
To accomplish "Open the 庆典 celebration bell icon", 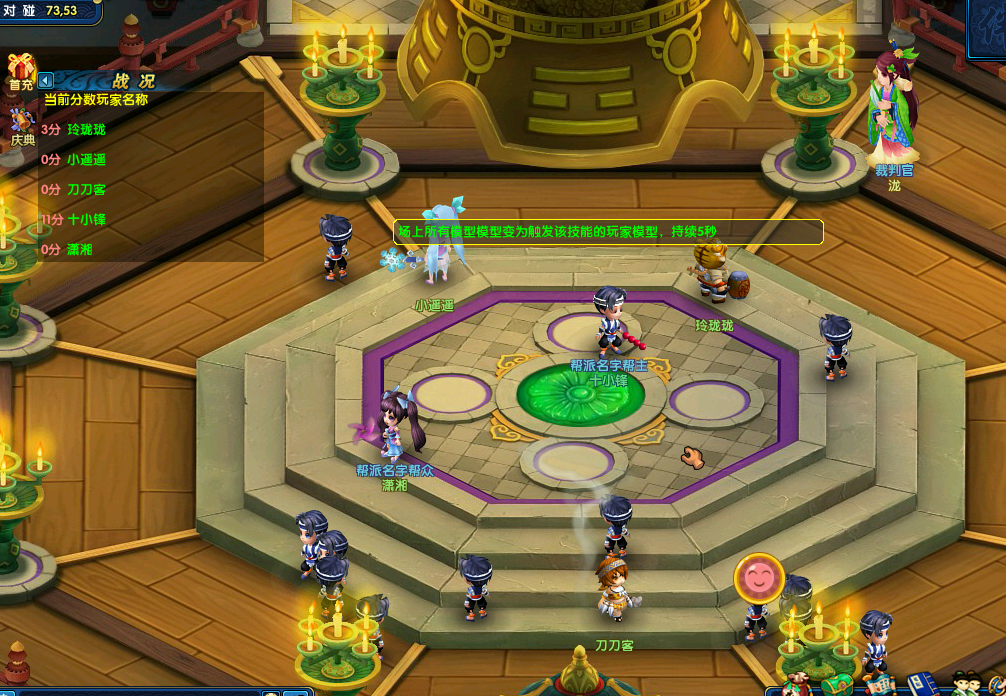I will click(x=21, y=126).
